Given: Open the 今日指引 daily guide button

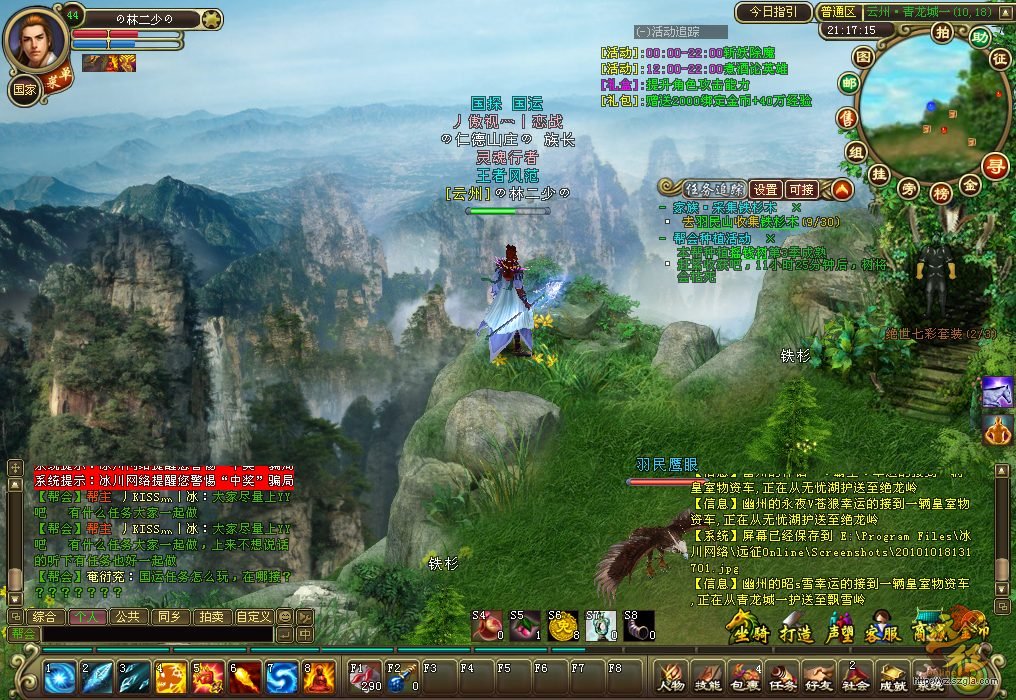Looking at the screenshot, I should click(x=773, y=12).
